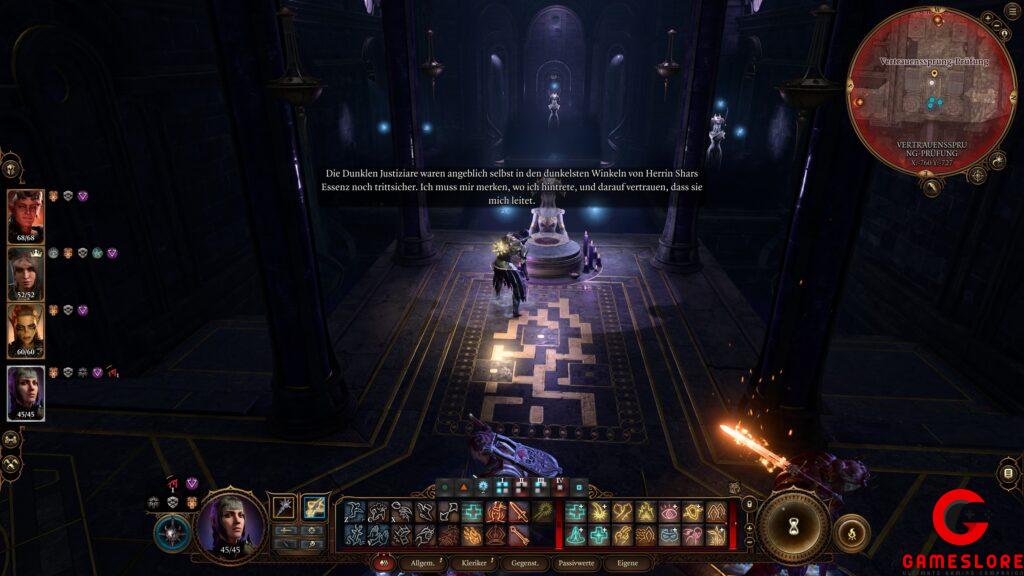Image resolution: width=1024 pixels, height=576 pixels.
Task: Click the round button at right screen edge
Action: (1009, 474)
